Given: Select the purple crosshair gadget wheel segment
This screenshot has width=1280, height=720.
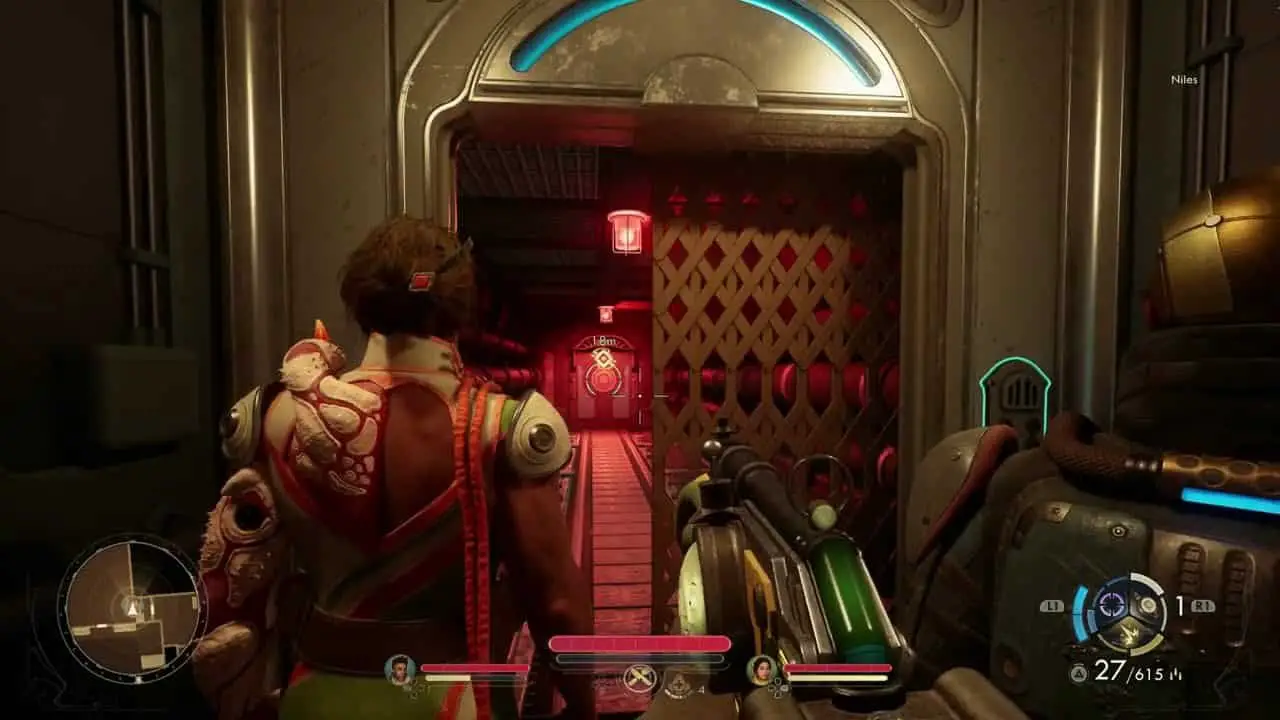Looking at the screenshot, I should tap(1110, 605).
